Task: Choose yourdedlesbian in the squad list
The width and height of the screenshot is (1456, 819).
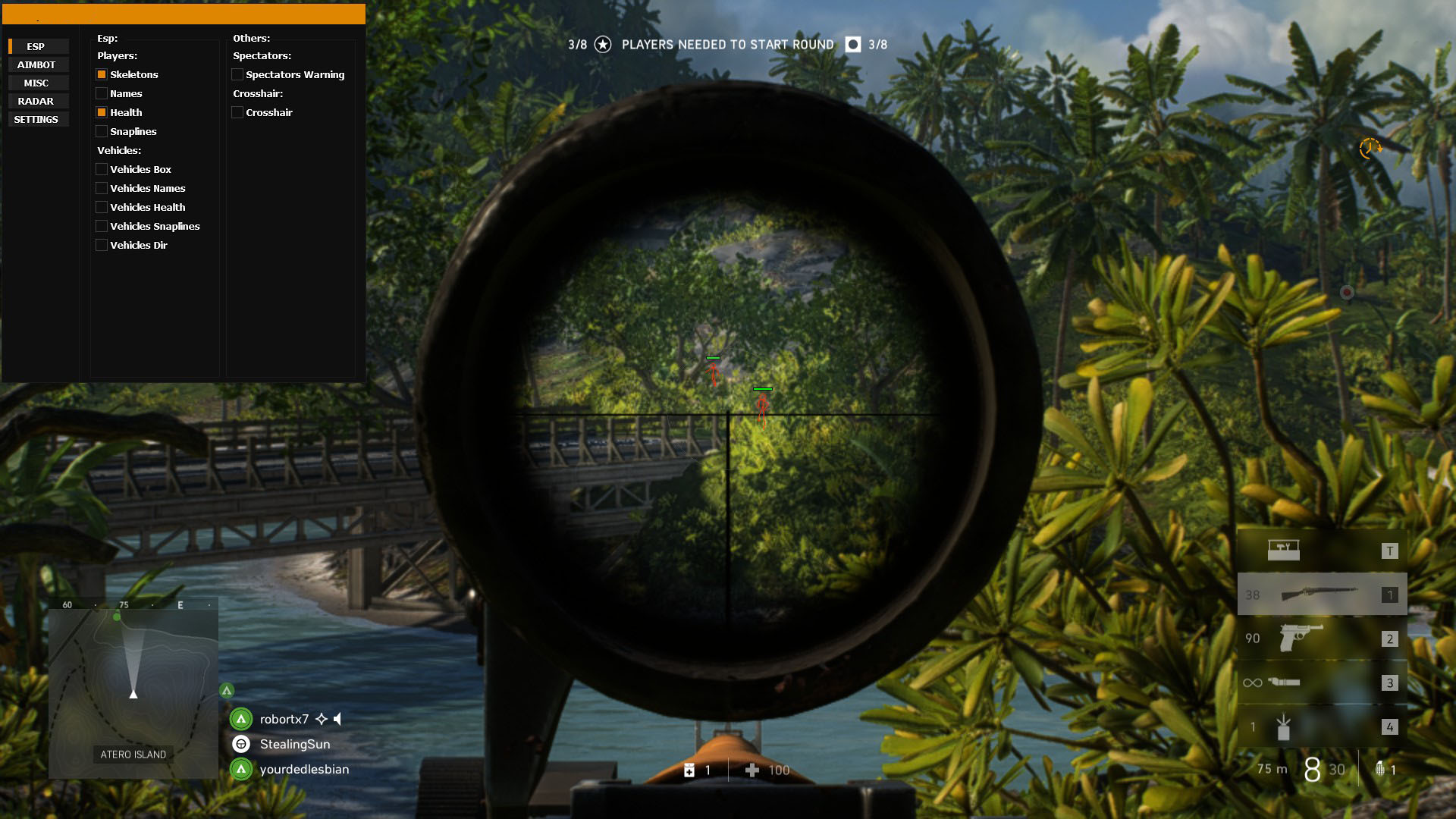Action: (x=304, y=769)
